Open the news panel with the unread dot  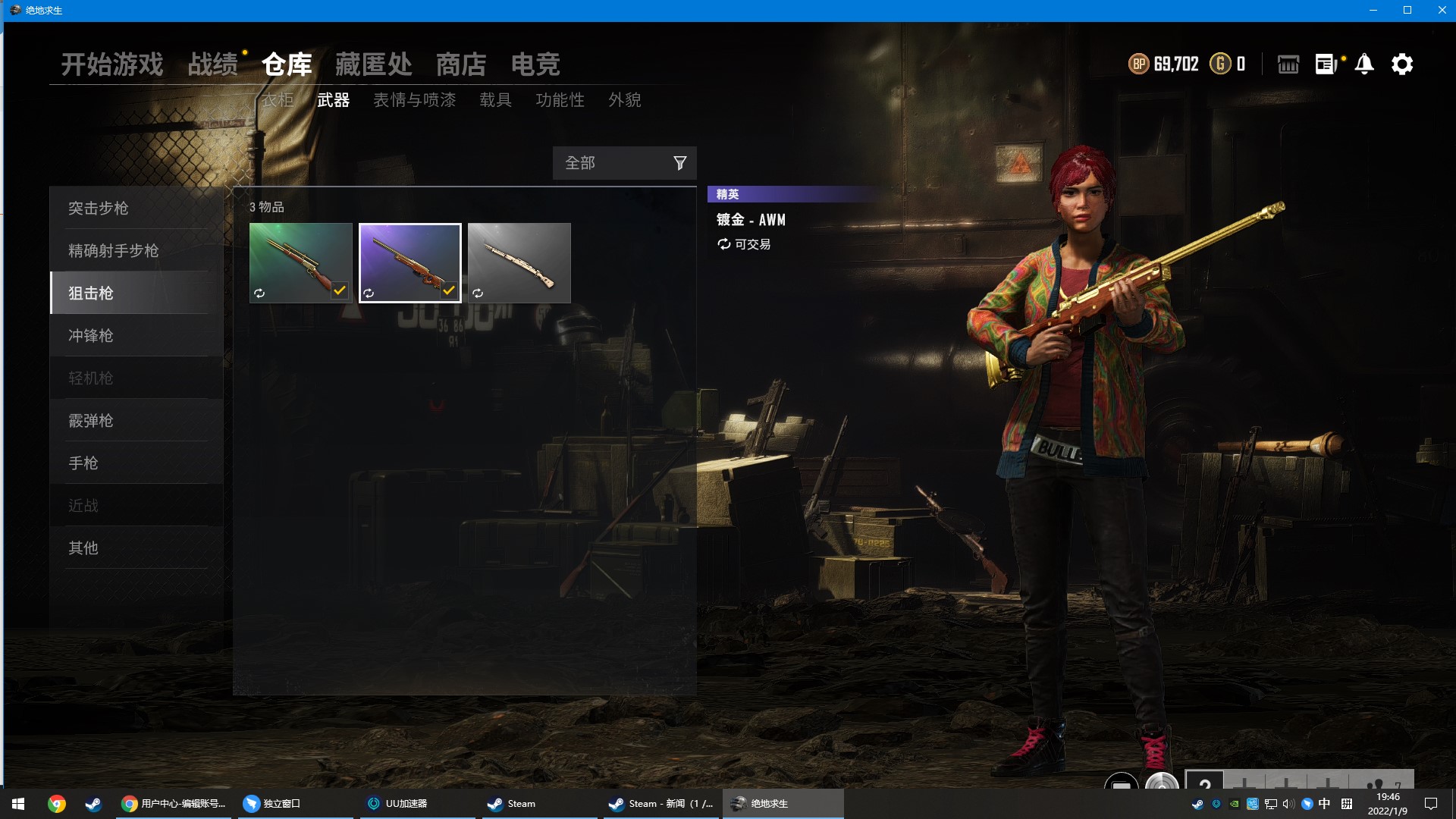(1326, 64)
